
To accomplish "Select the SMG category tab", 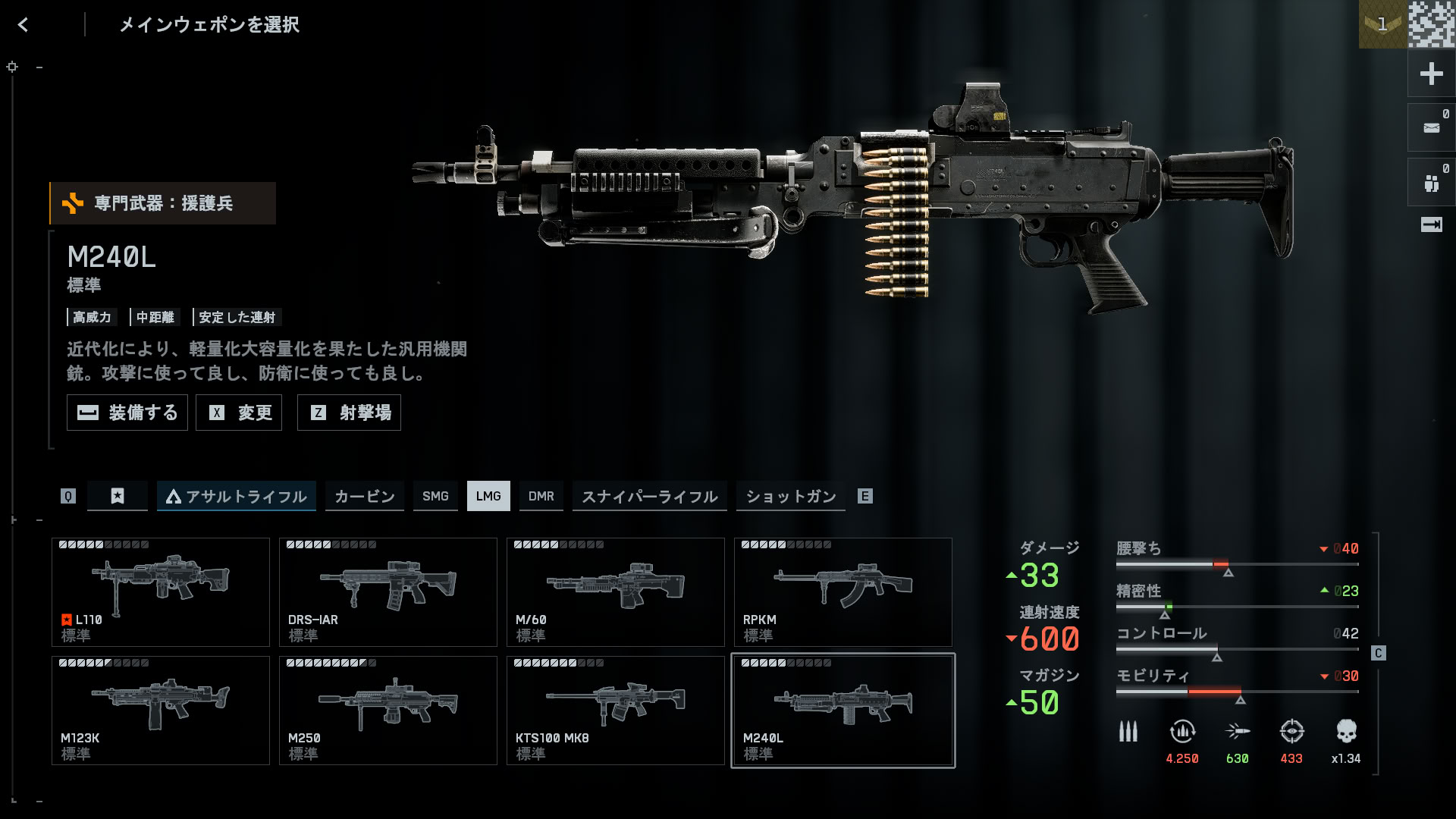I will point(435,496).
